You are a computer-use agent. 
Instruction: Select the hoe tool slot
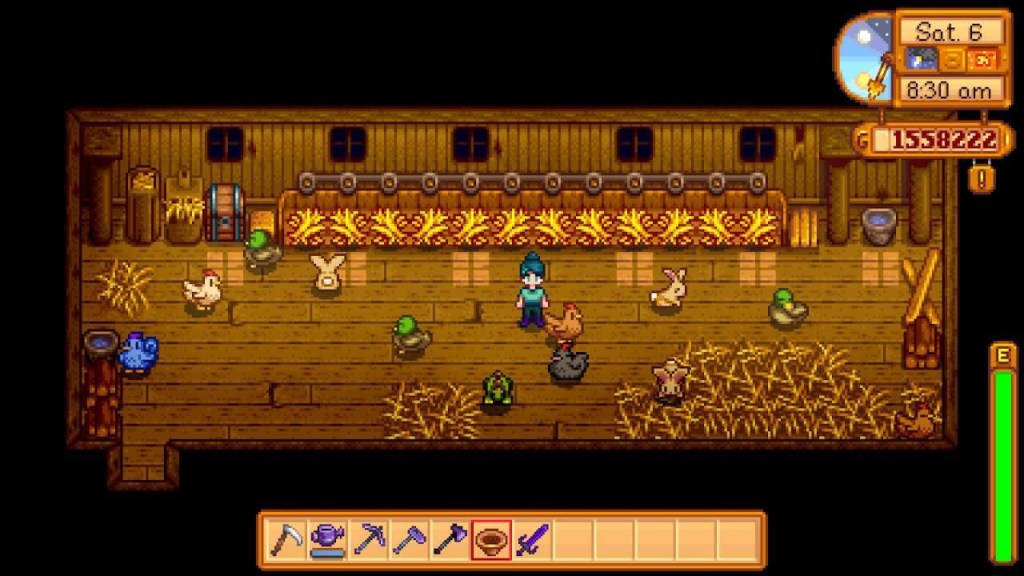[409, 541]
